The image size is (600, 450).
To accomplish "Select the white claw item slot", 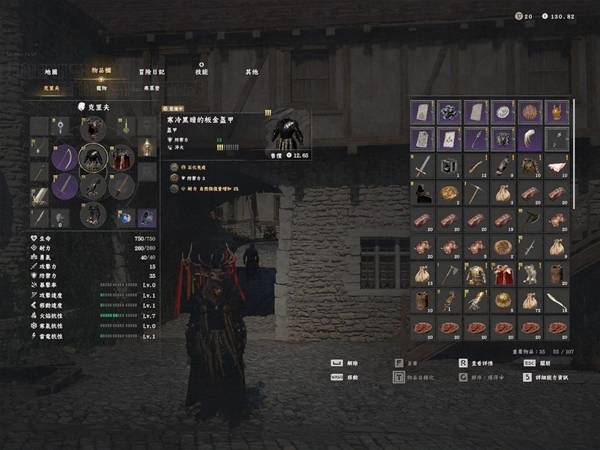I will (527, 138).
